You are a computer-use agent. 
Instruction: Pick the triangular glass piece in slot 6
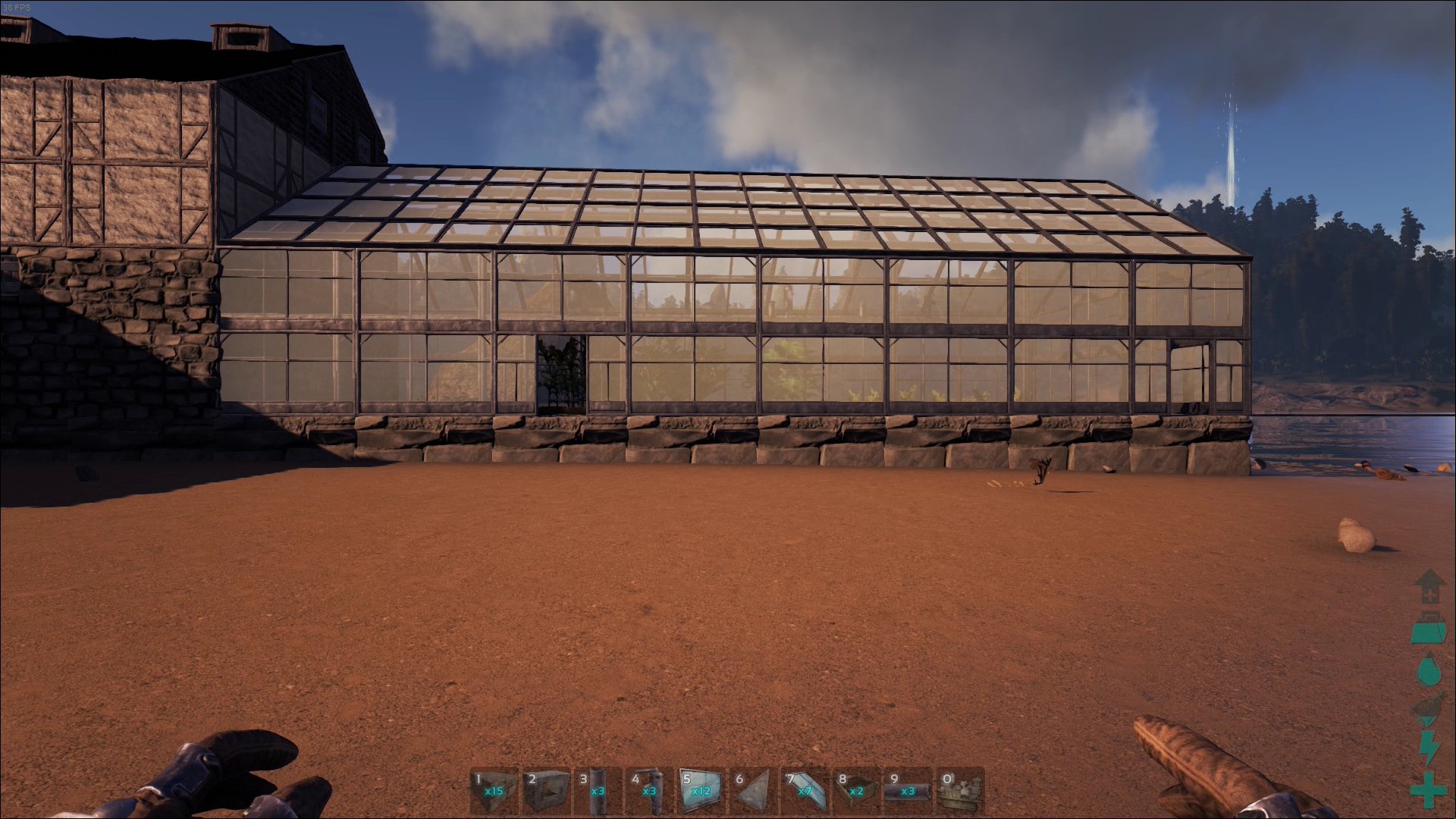(753, 791)
